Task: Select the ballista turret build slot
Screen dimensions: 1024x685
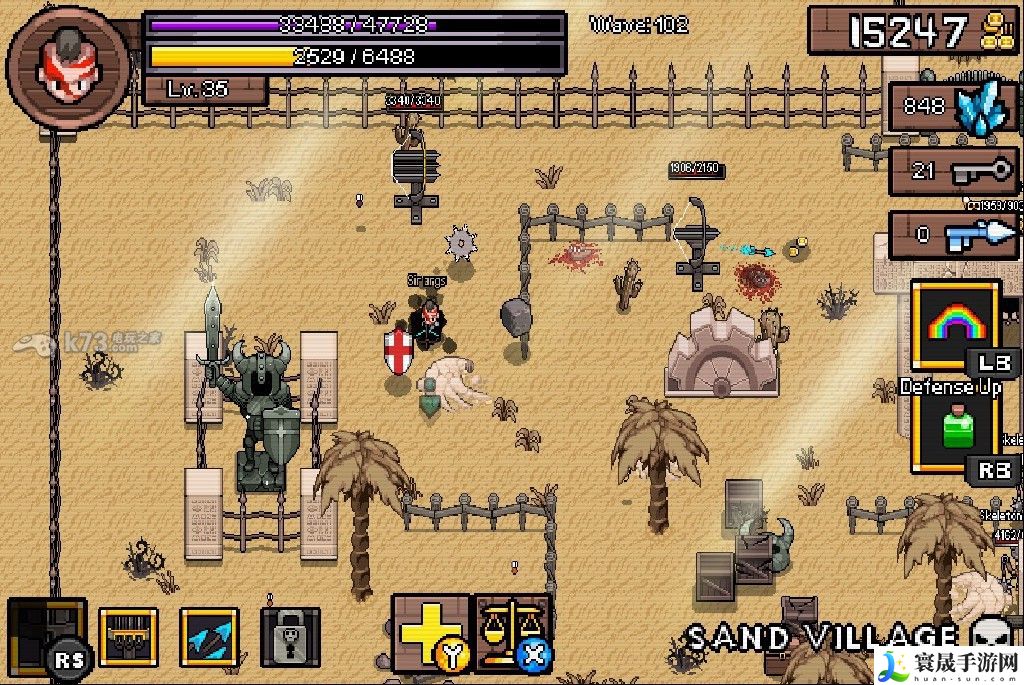Action: (128, 637)
